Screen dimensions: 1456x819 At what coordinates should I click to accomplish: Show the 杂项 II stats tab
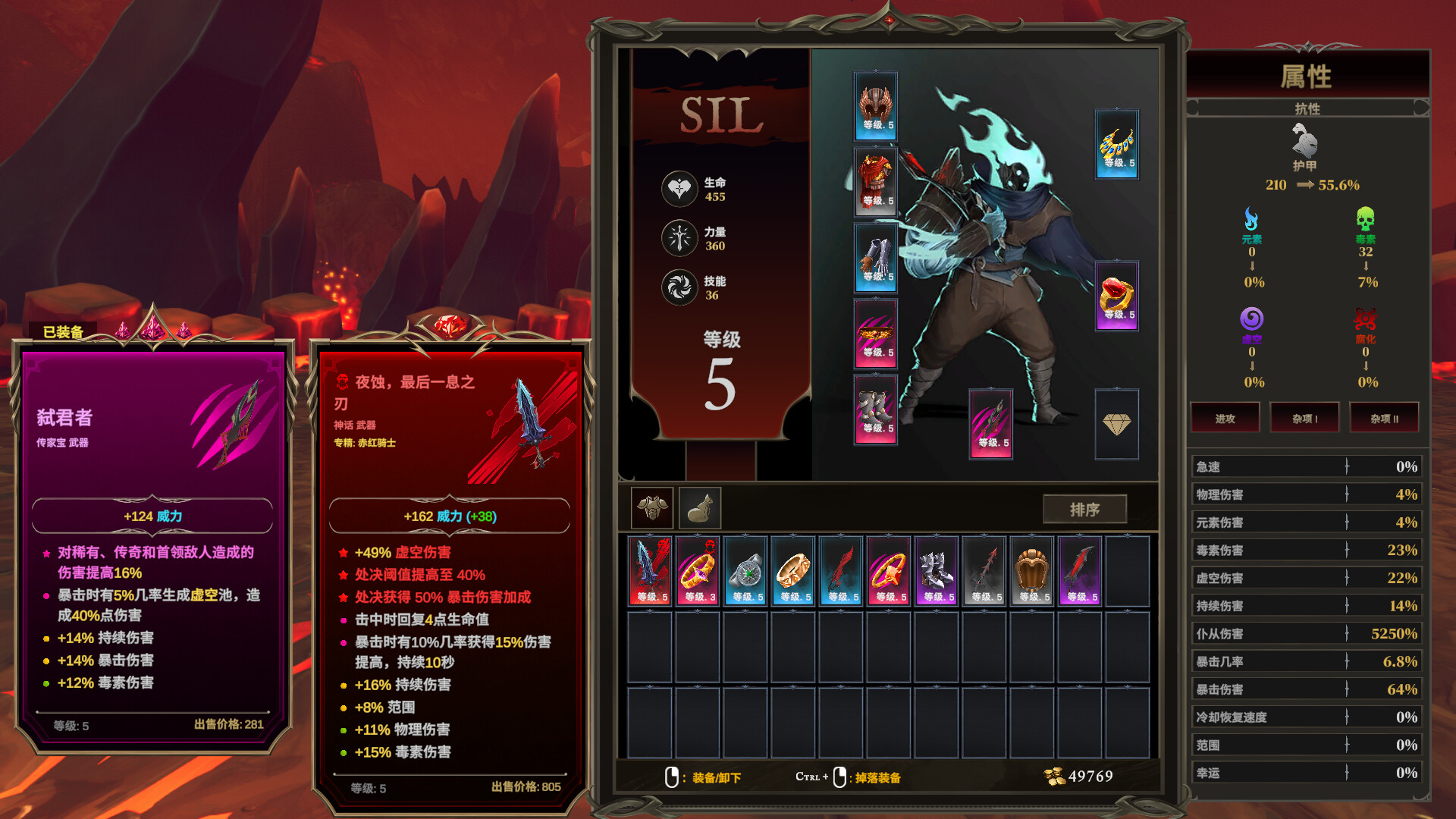pyautogui.click(x=1384, y=419)
